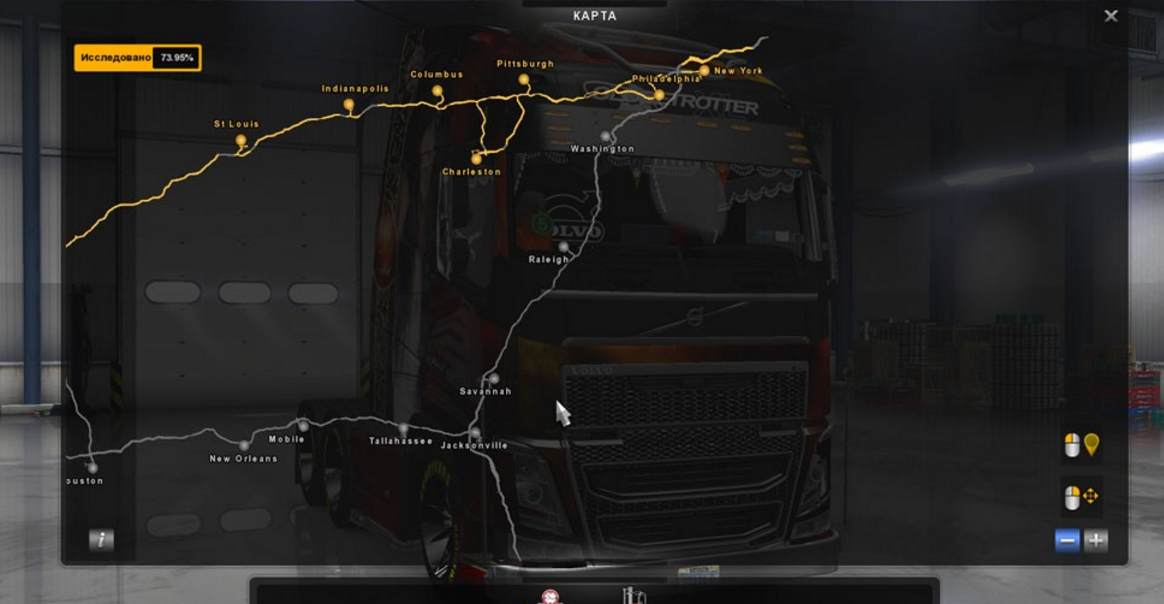Select the Philadelphia city marker
The height and width of the screenshot is (604, 1164).
tap(659, 95)
